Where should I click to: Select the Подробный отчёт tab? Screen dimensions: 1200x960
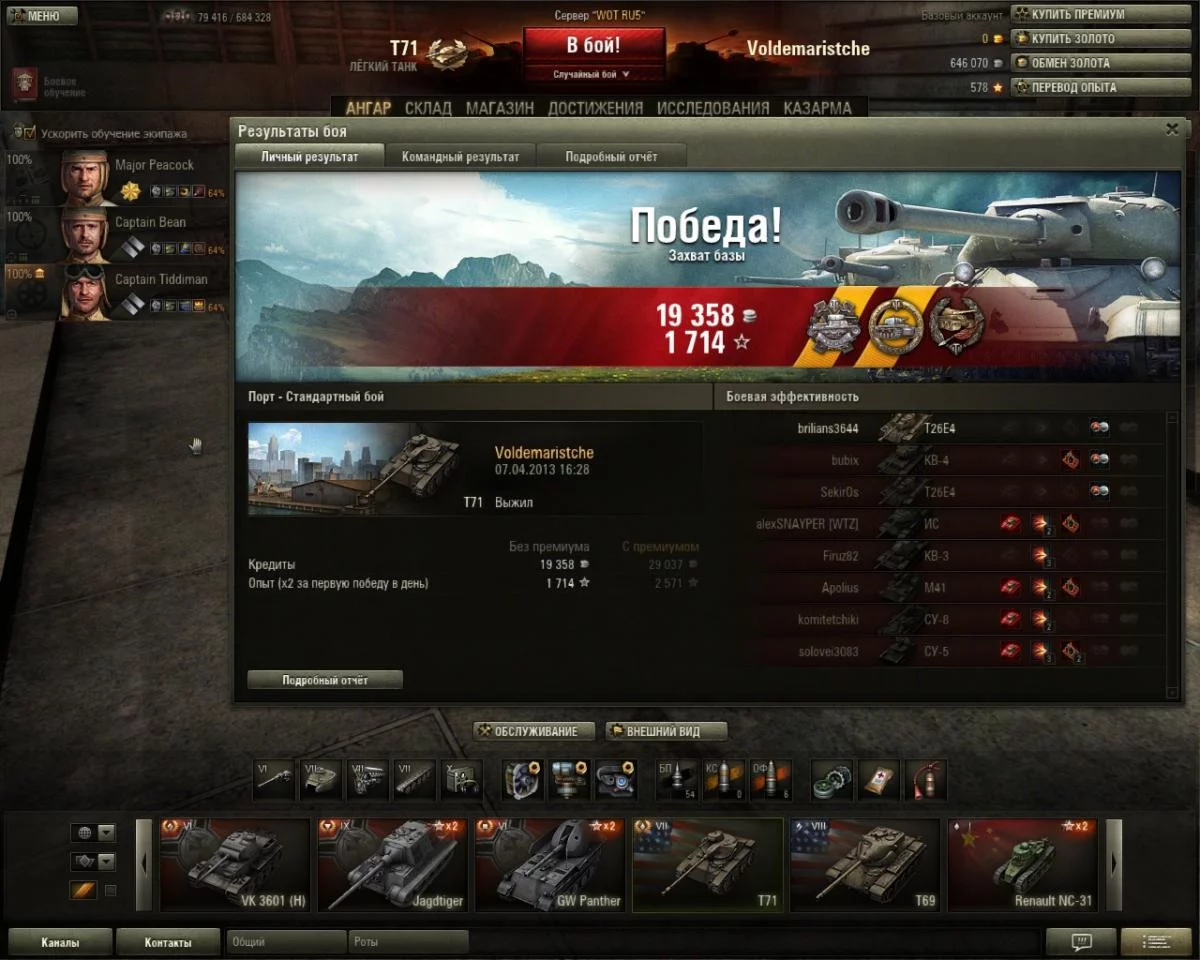pos(611,157)
